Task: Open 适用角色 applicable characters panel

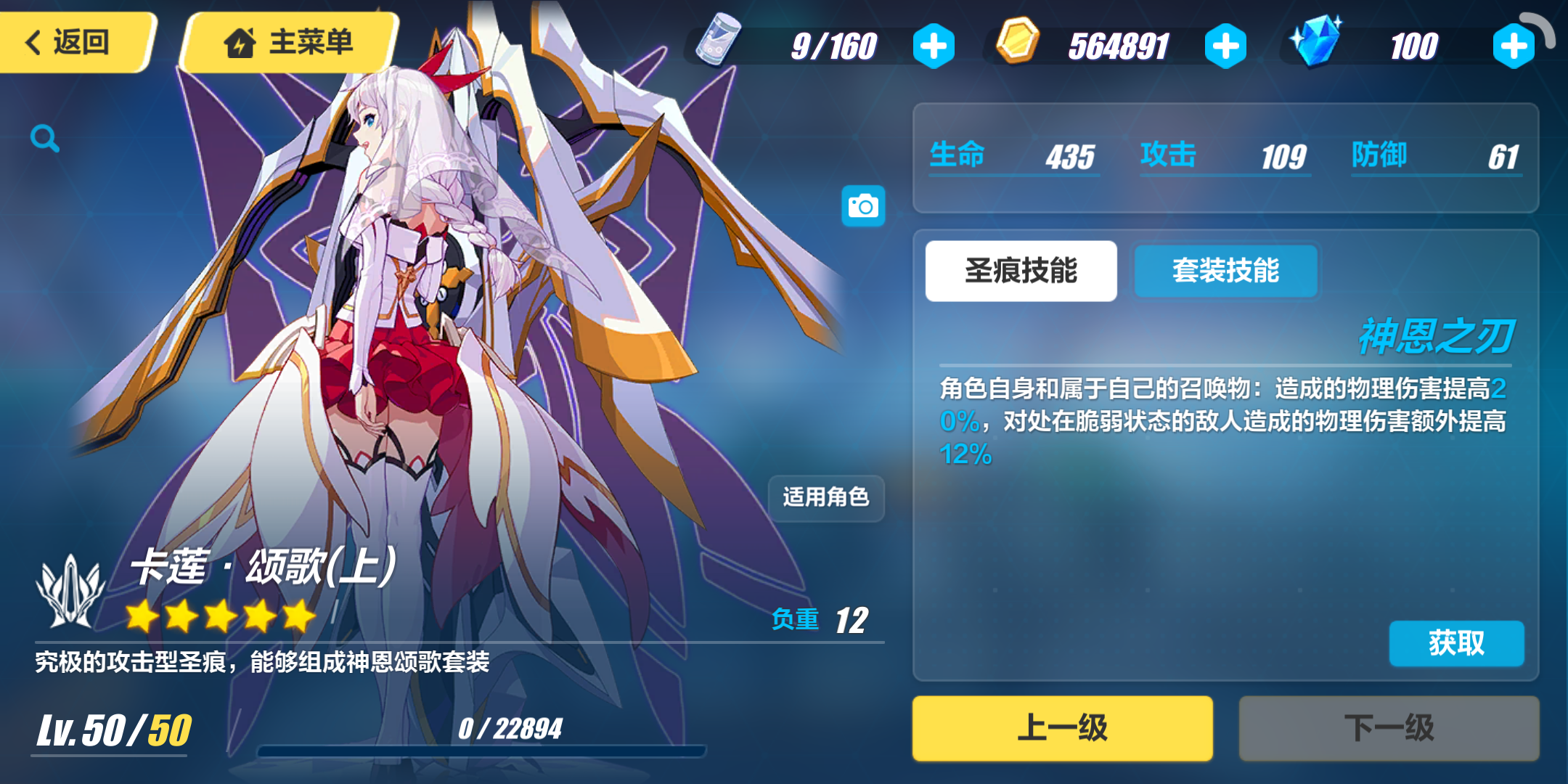Action: tap(826, 499)
